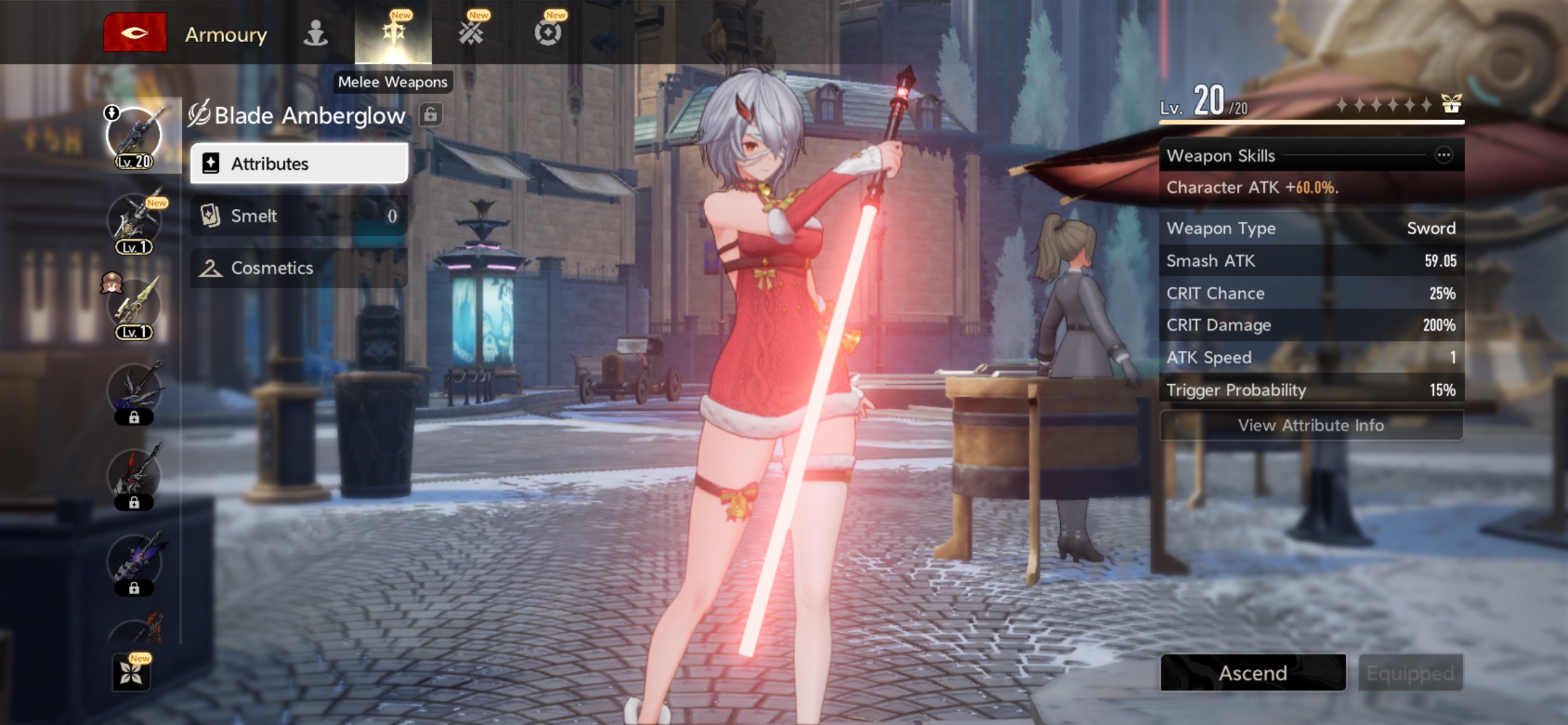
Task: Open the Cosmetics menu
Action: pyautogui.click(x=299, y=268)
